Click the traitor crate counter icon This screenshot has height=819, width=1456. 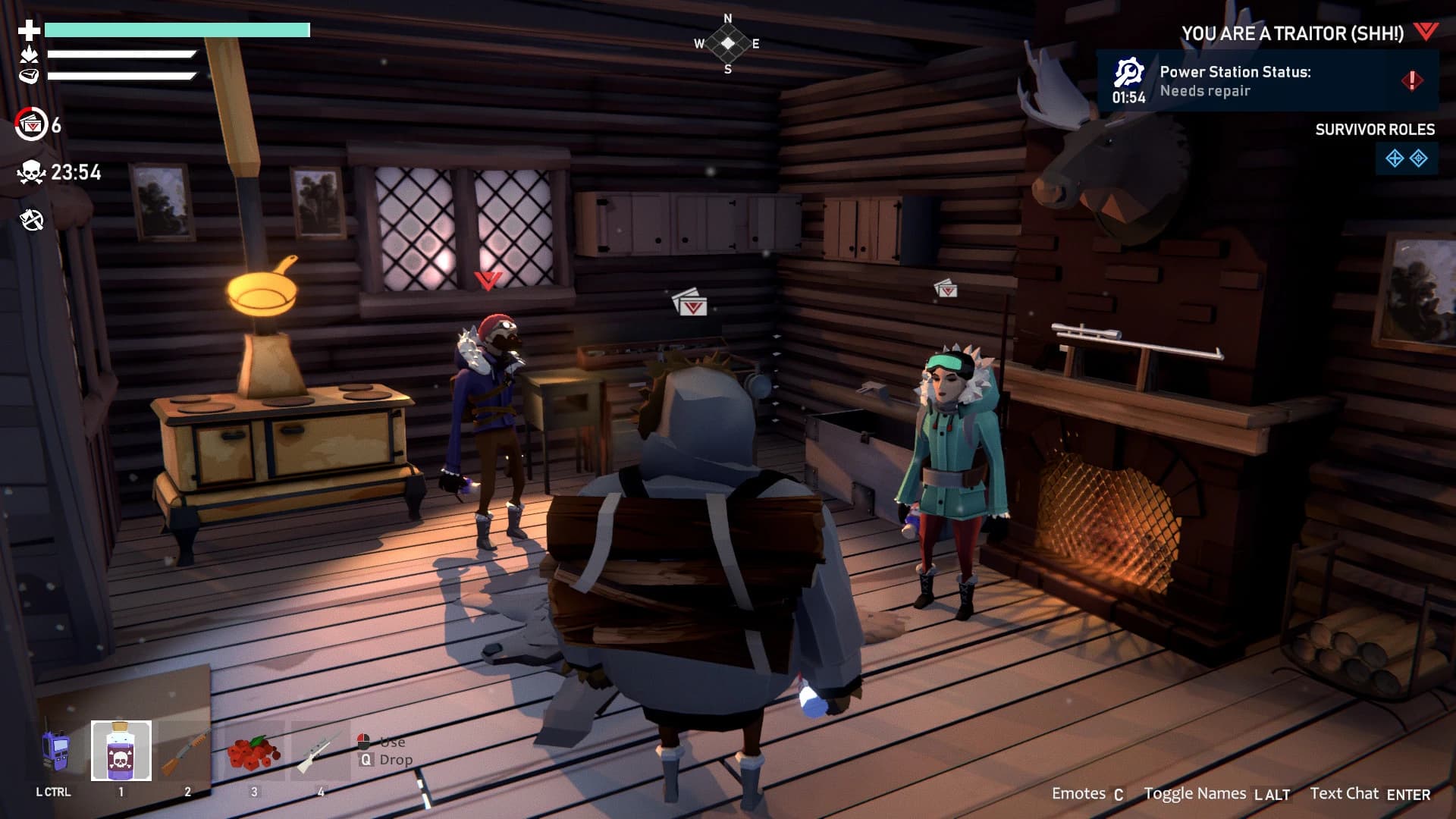pos(31,124)
